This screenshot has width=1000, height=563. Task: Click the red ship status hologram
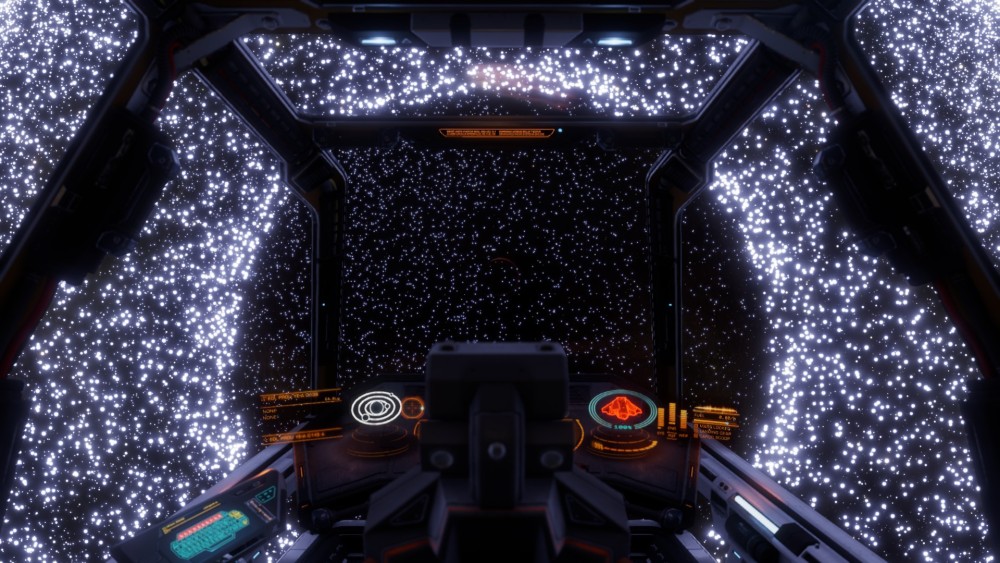point(622,408)
